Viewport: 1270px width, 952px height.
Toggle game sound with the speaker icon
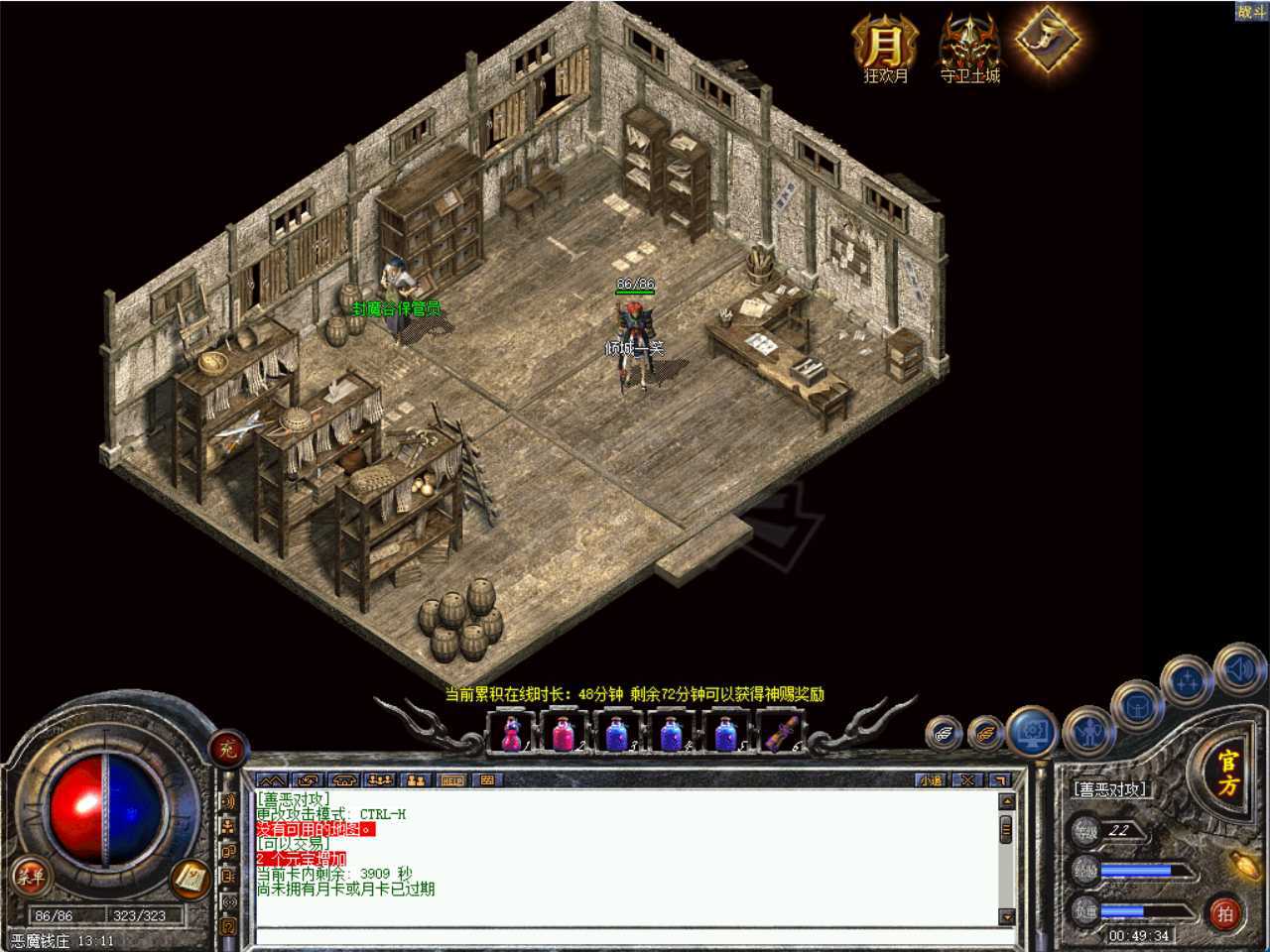(1238, 668)
